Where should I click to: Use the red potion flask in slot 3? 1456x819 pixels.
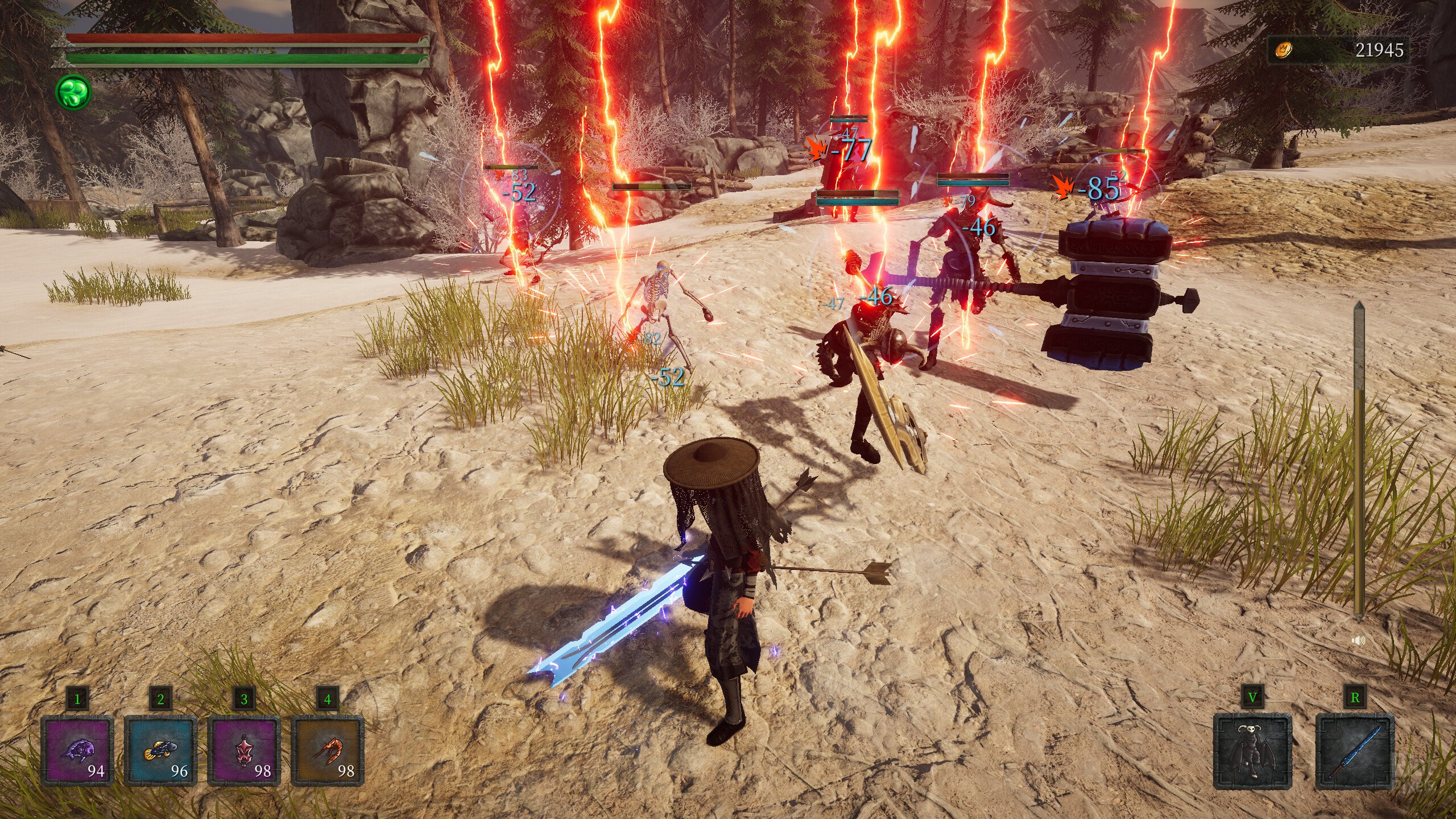pos(243,751)
